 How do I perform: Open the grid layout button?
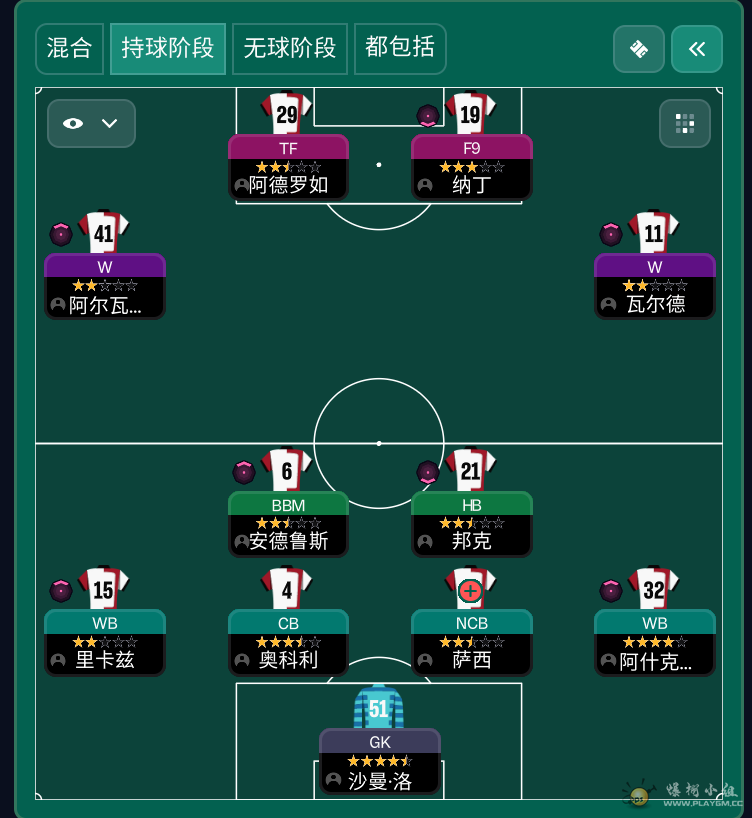tap(684, 123)
